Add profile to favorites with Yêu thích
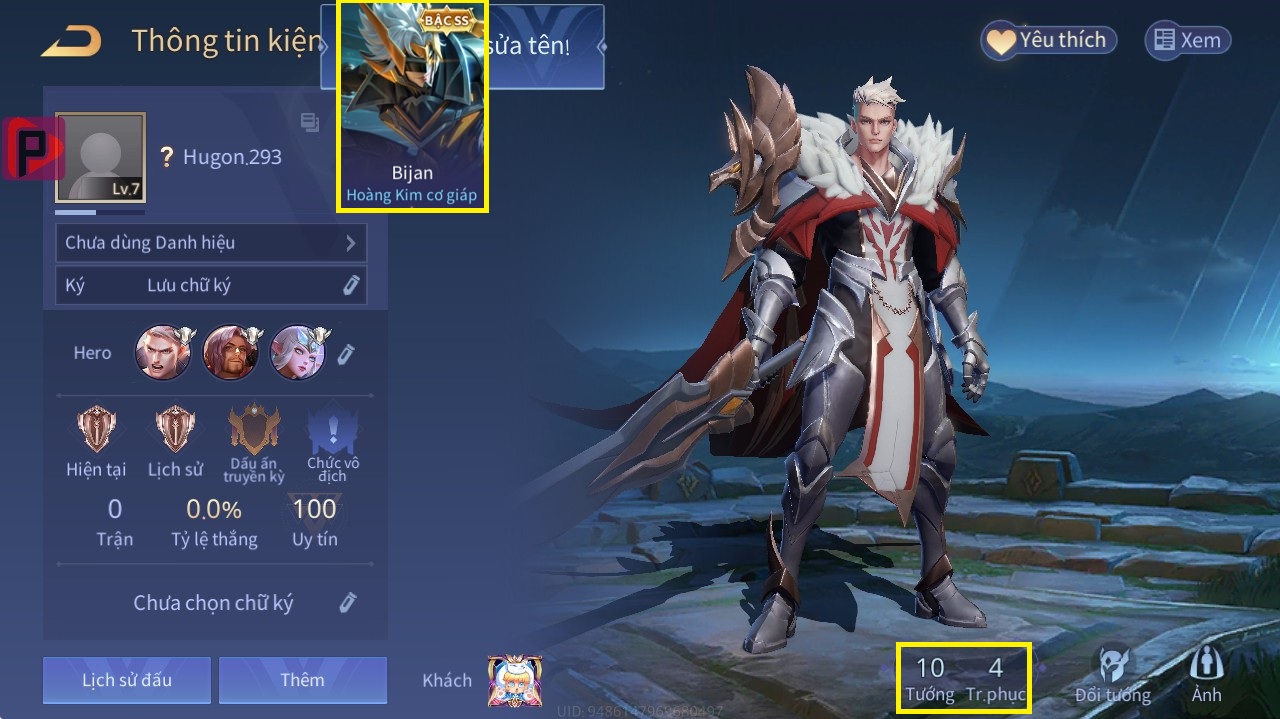Viewport: 1280px width, 719px height. pos(1048,40)
